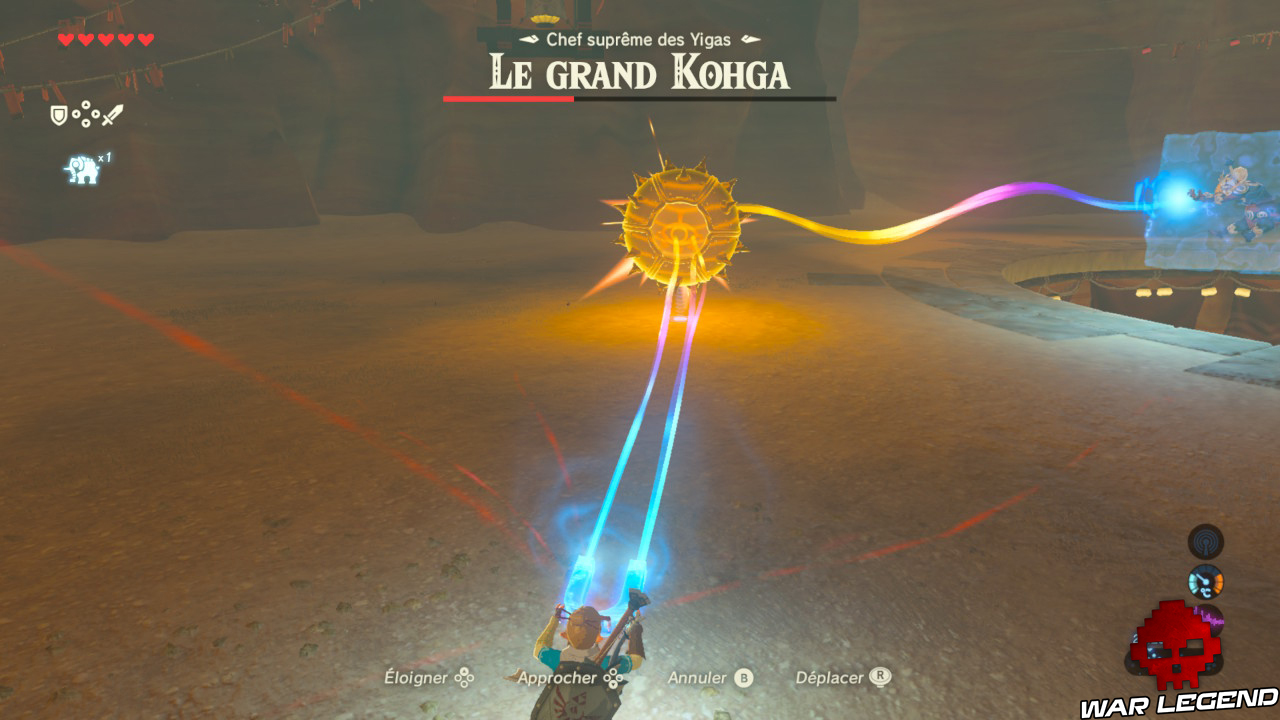Select the Divine Beast Vah Naboris elephant icon
The width and height of the screenshot is (1280, 720).
82,168
